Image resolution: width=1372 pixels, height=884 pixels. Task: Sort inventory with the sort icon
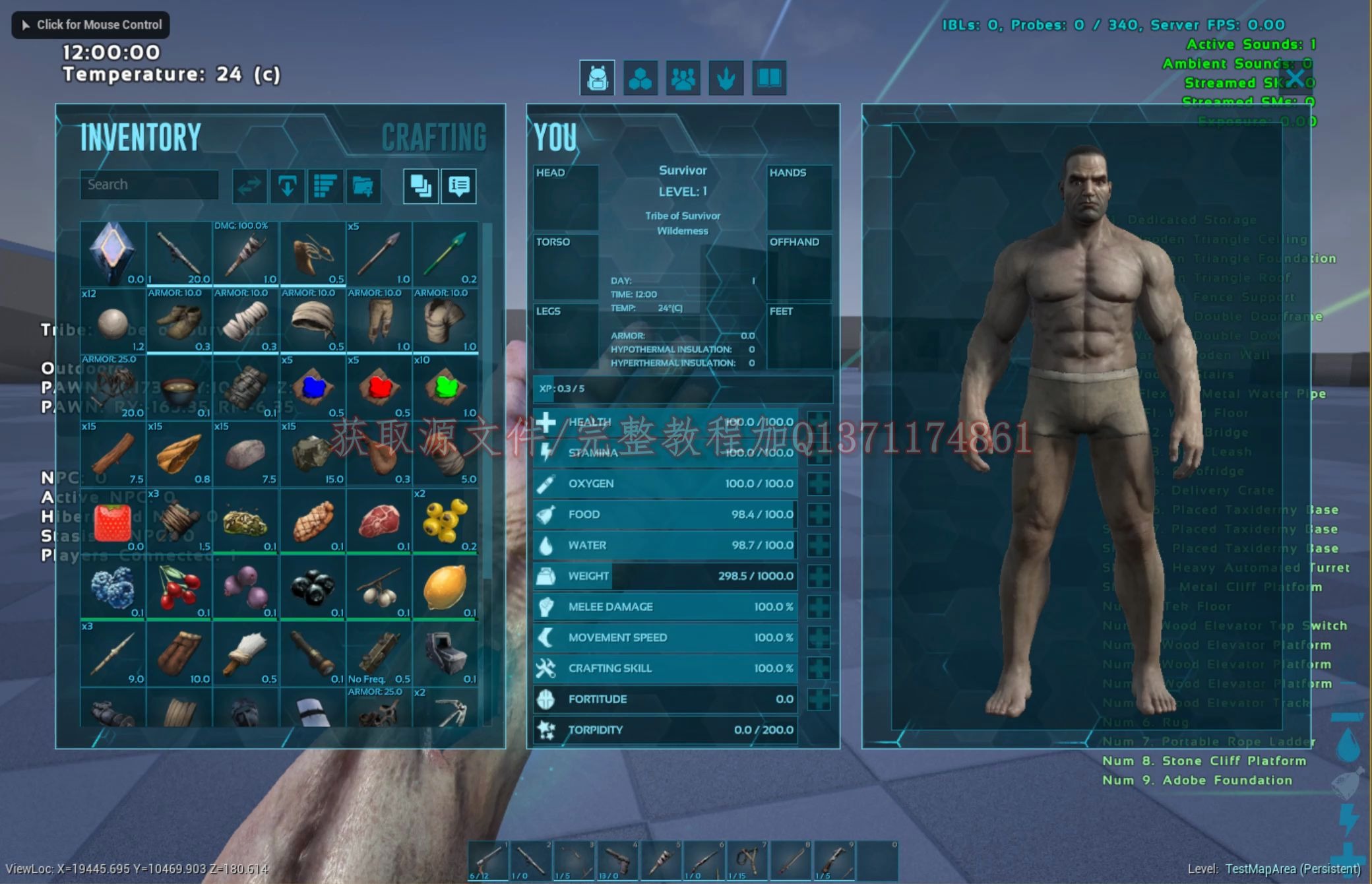pyautogui.click(x=326, y=185)
